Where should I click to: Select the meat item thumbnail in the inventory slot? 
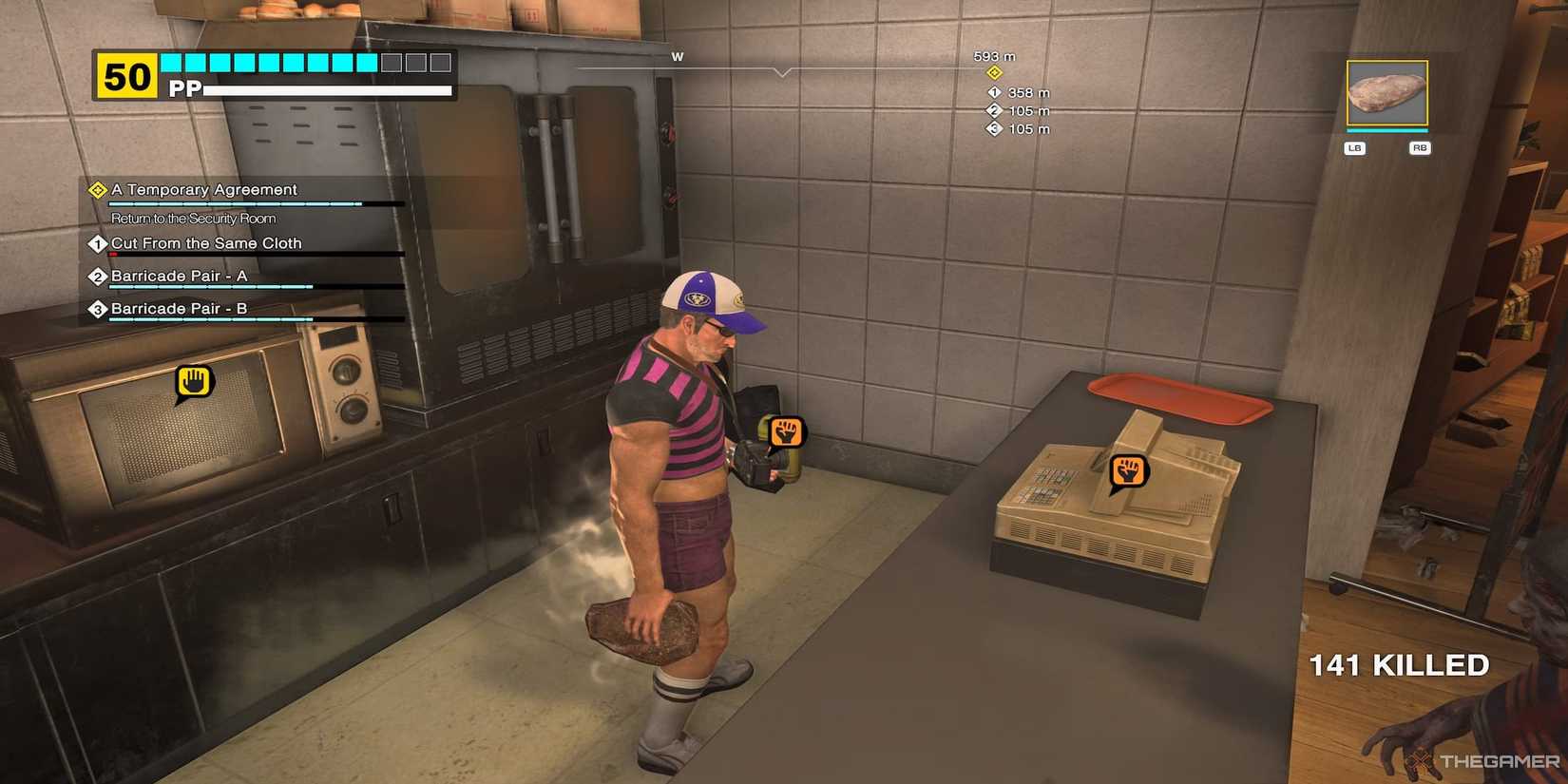pos(1386,95)
